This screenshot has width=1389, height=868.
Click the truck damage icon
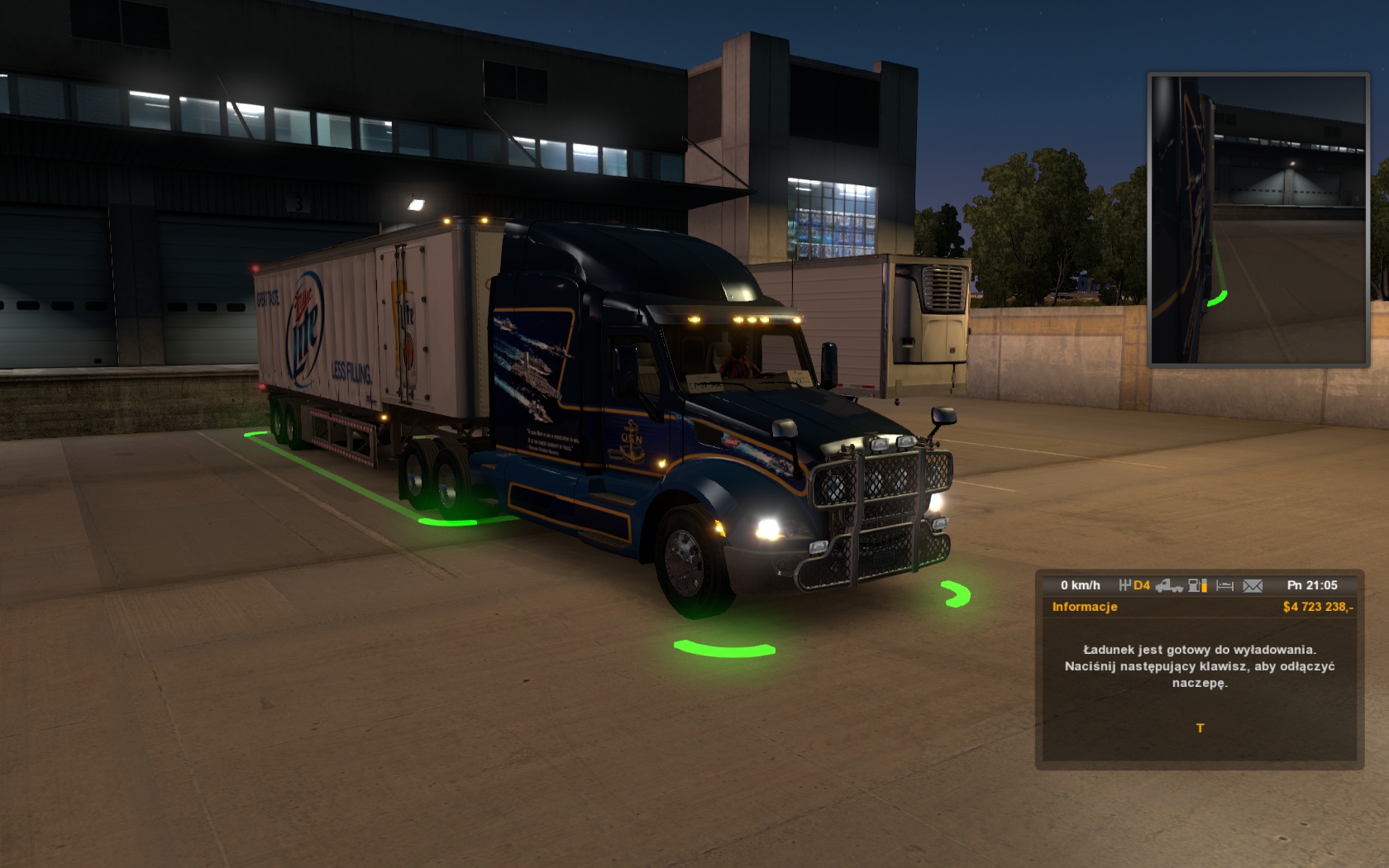click(1169, 585)
